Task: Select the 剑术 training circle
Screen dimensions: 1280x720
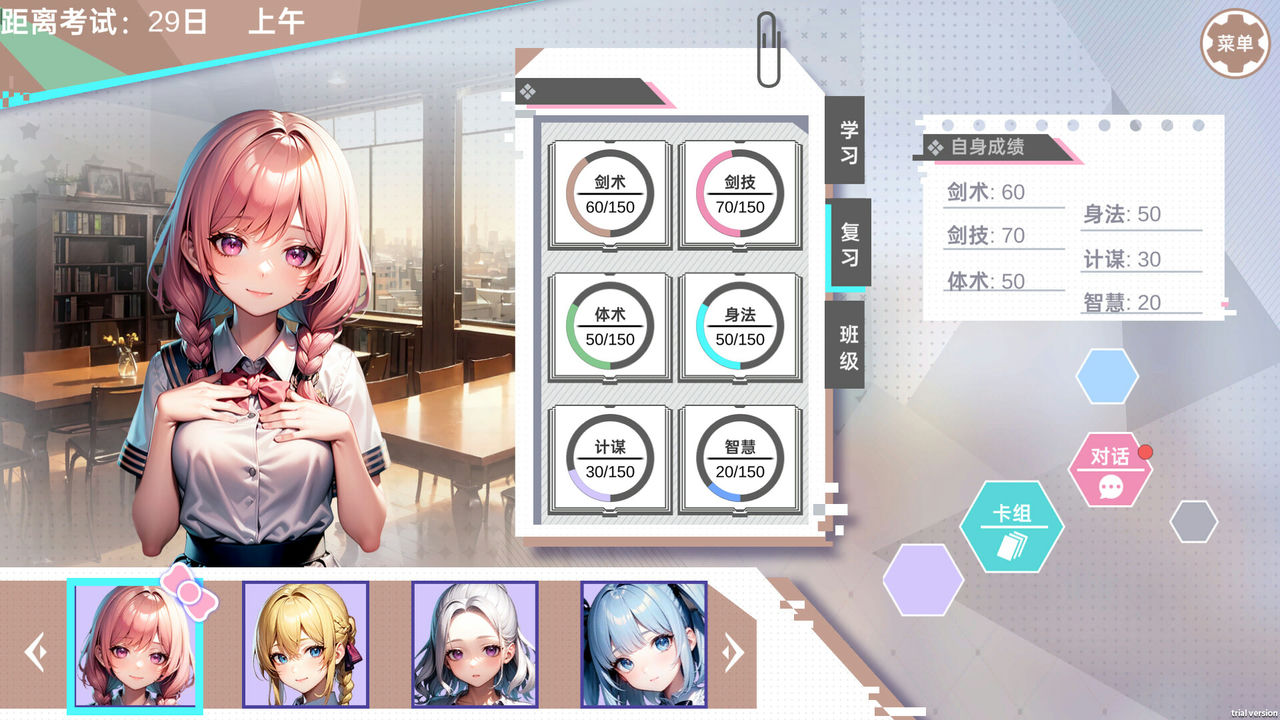Action: pyautogui.click(x=610, y=195)
